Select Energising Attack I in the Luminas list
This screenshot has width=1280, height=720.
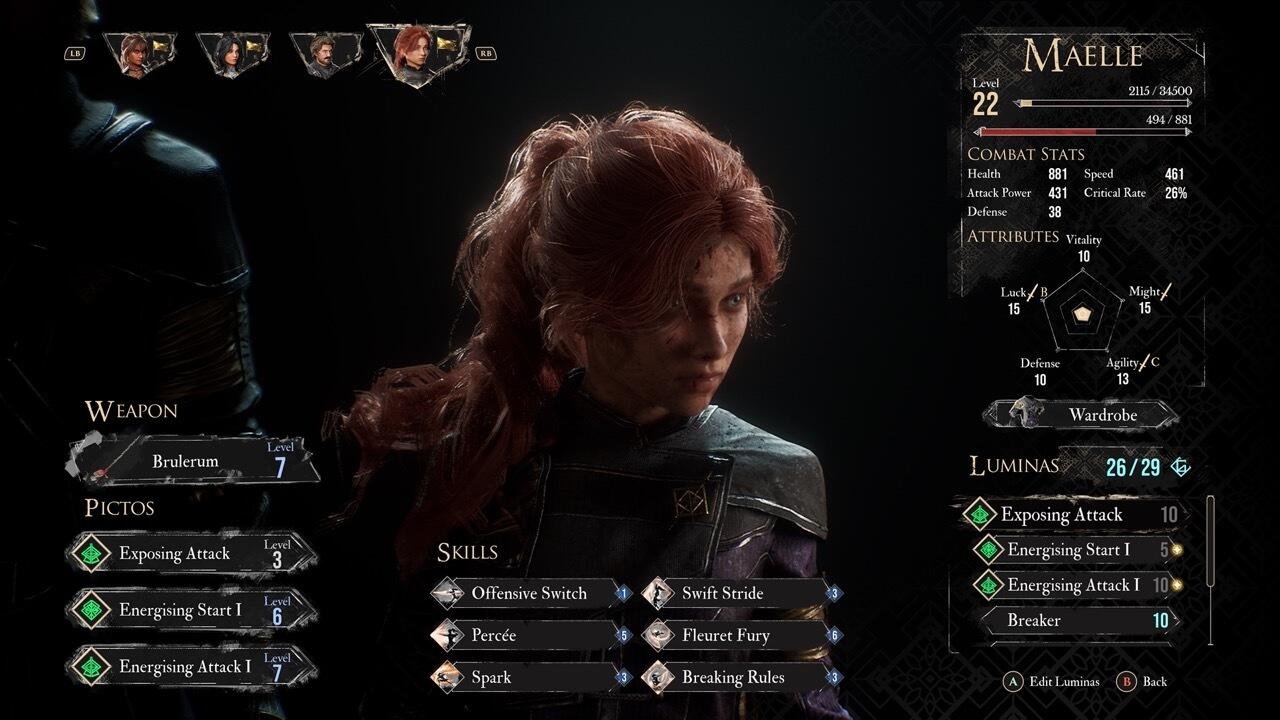(1075, 585)
